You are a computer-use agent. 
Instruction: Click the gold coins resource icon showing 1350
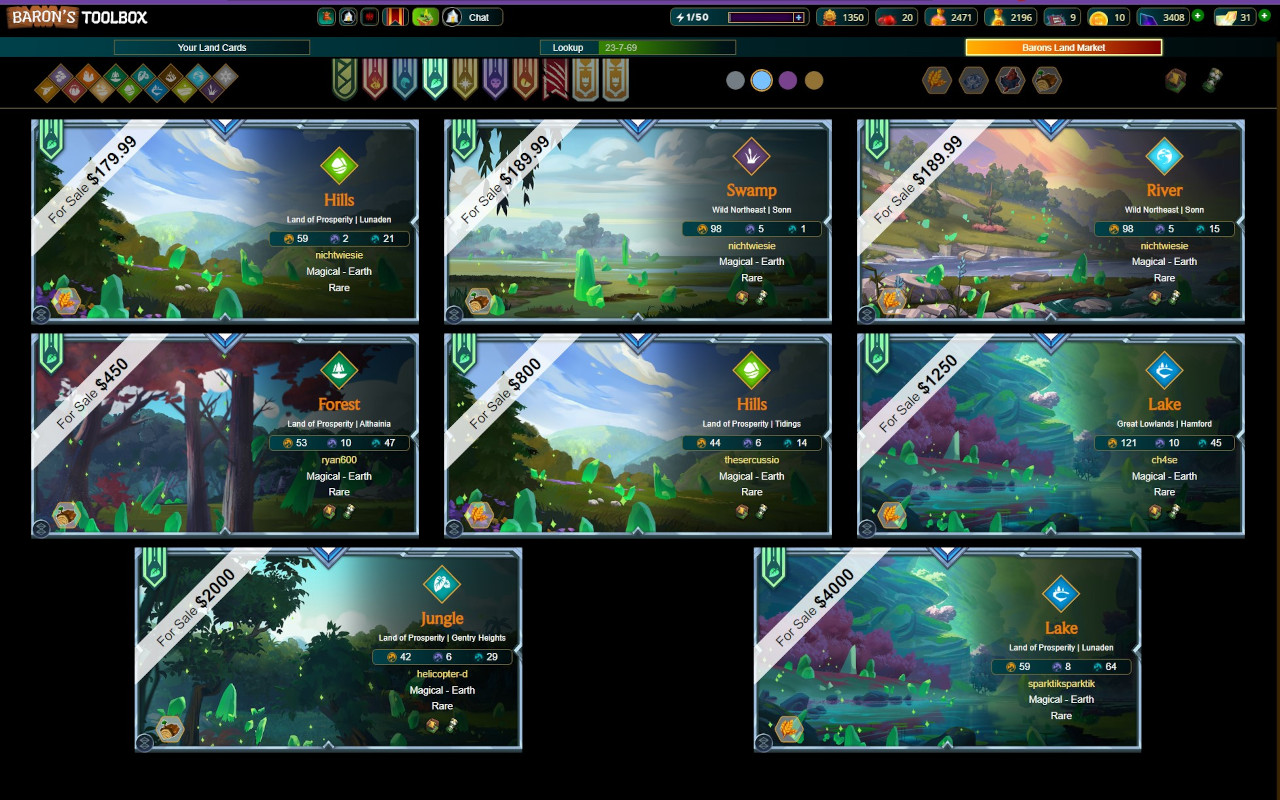[829, 17]
